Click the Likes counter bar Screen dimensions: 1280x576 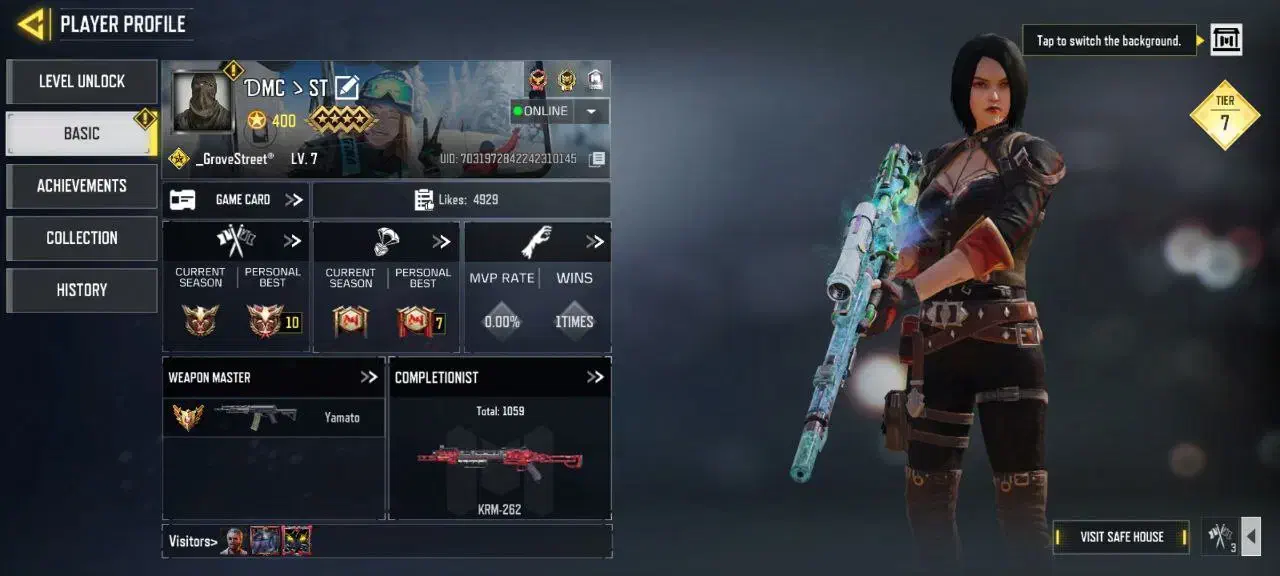461,200
